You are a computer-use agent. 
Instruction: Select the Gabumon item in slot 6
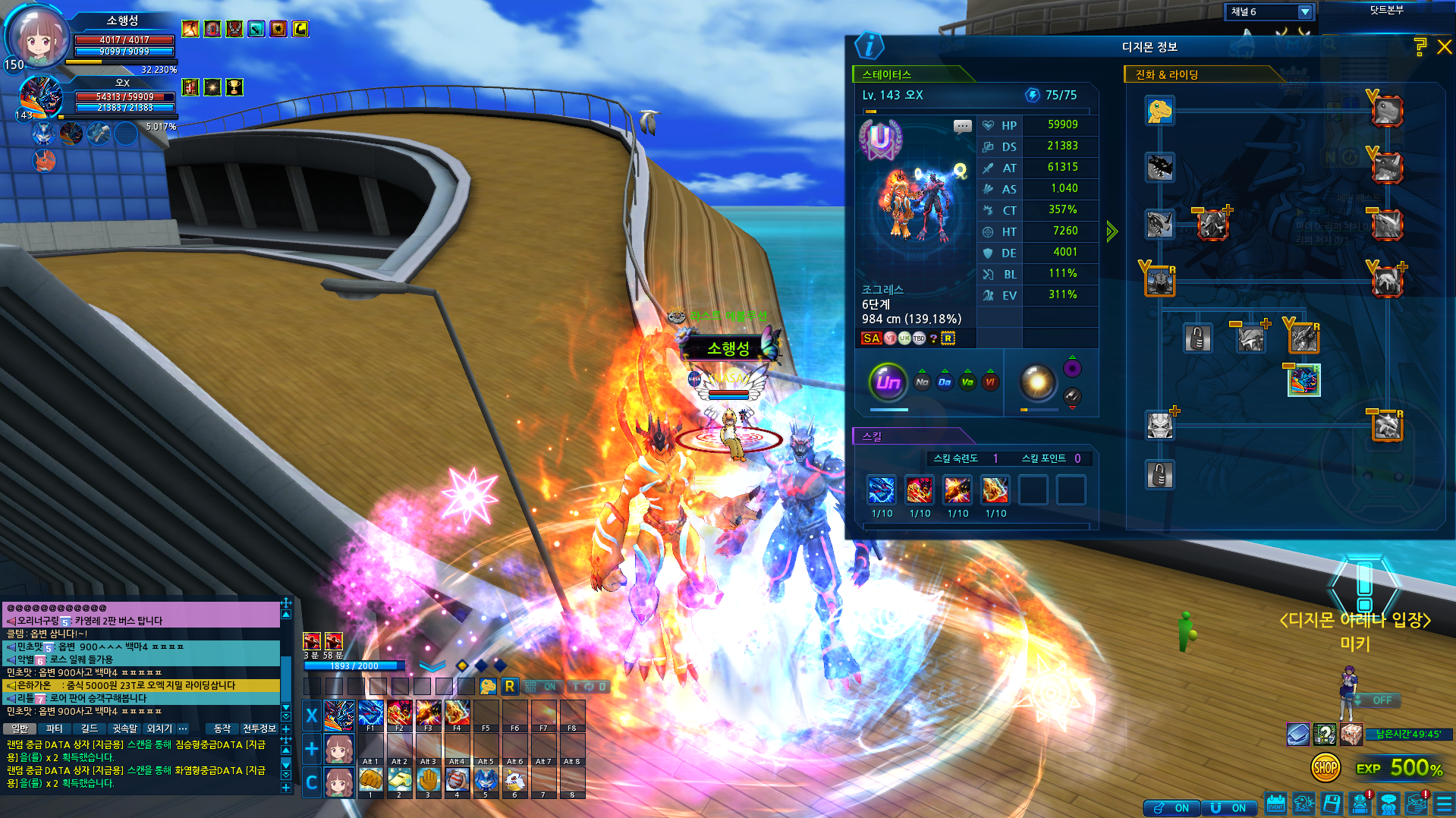tap(514, 780)
